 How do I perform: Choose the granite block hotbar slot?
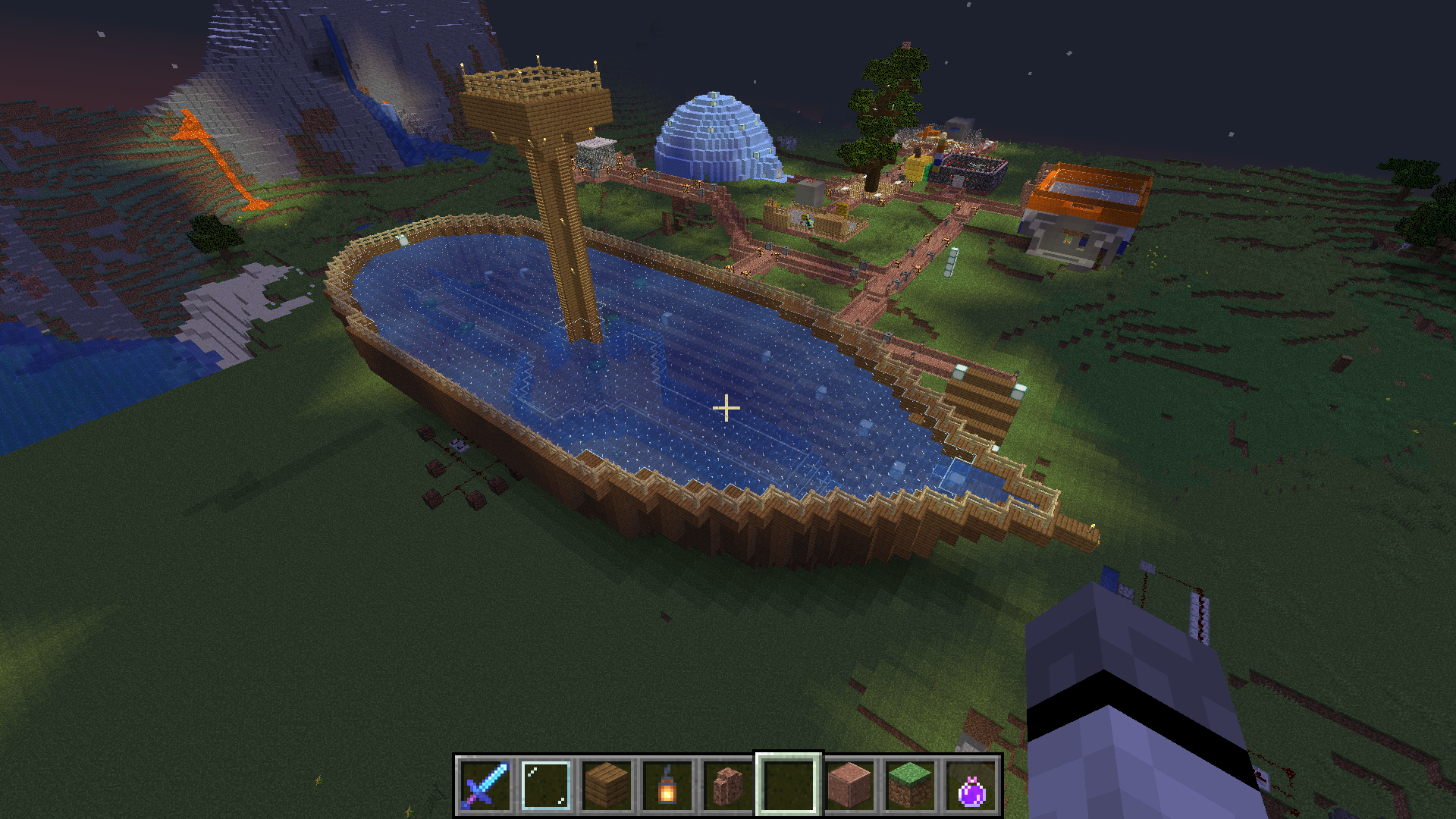click(849, 786)
